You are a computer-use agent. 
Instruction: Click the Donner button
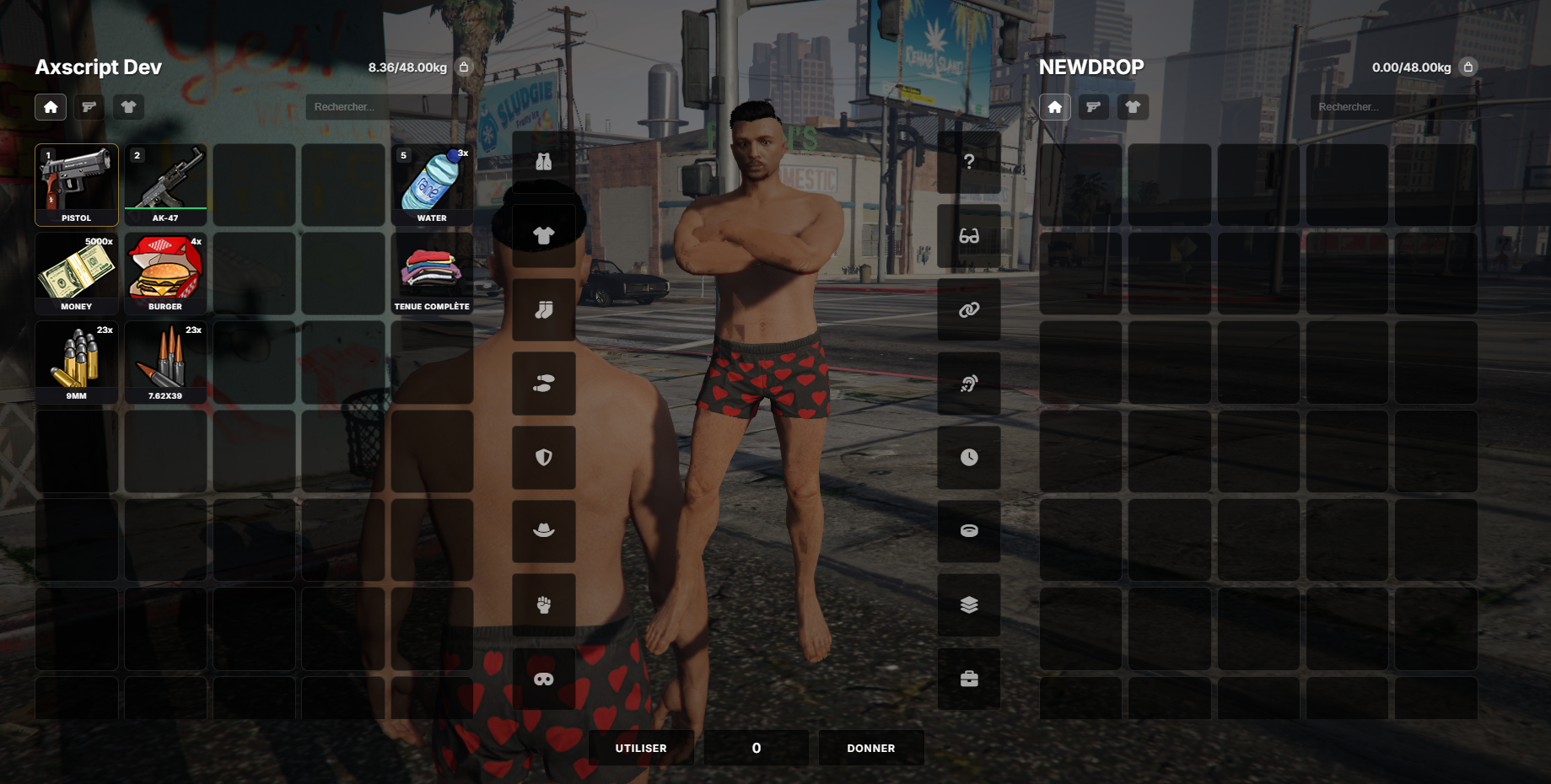click(871, 748)
